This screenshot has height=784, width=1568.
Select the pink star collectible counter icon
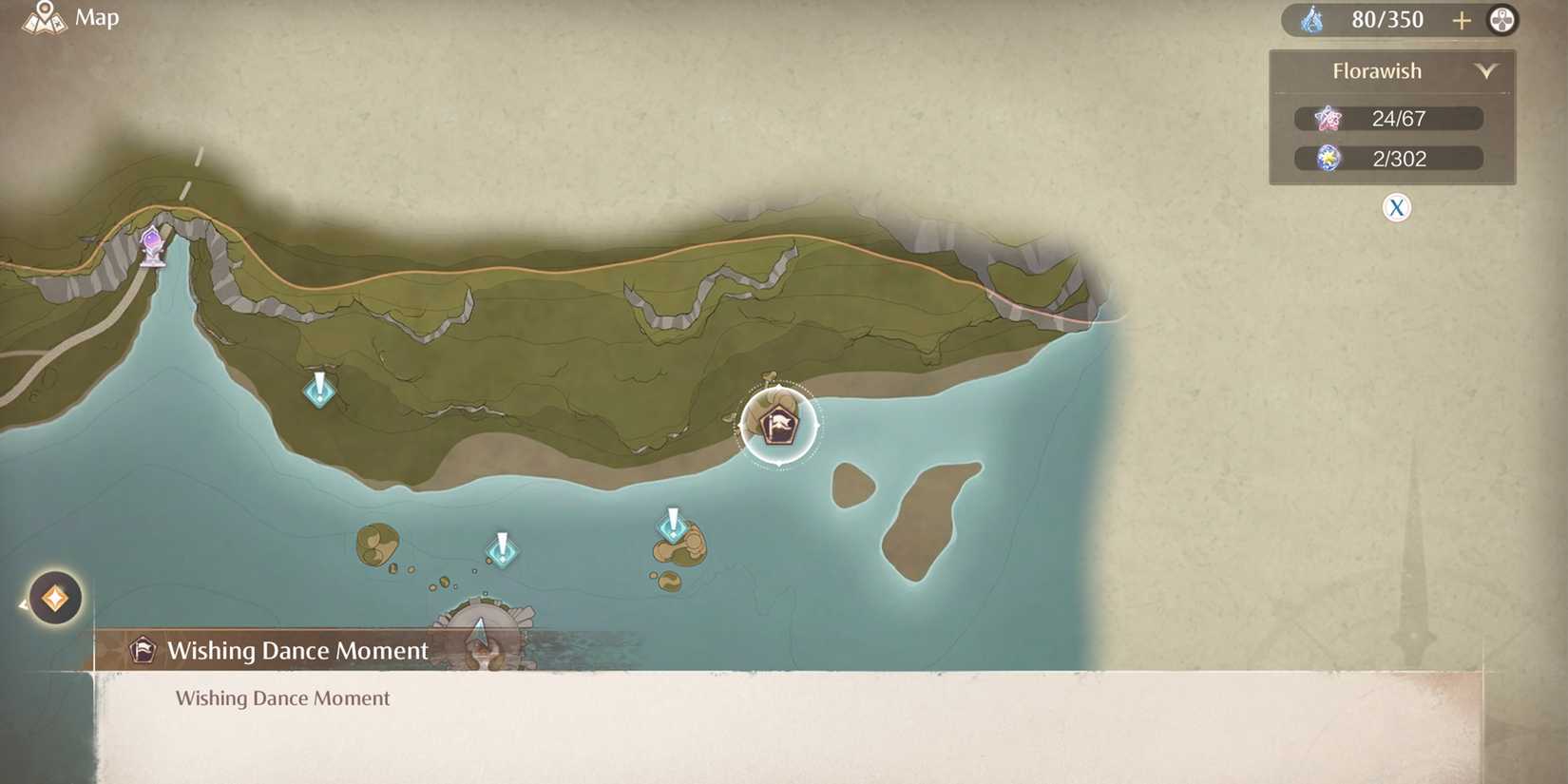tap(1328, 118)
